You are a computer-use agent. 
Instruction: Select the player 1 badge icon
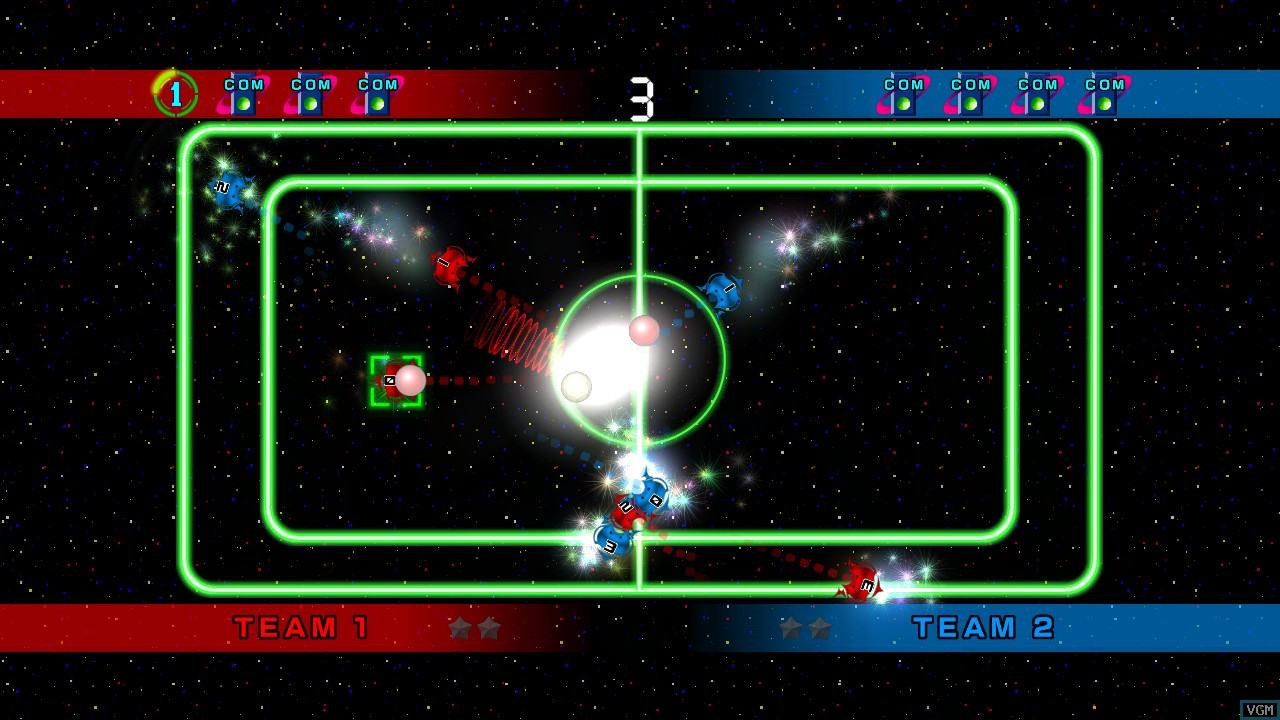(176, 94)
